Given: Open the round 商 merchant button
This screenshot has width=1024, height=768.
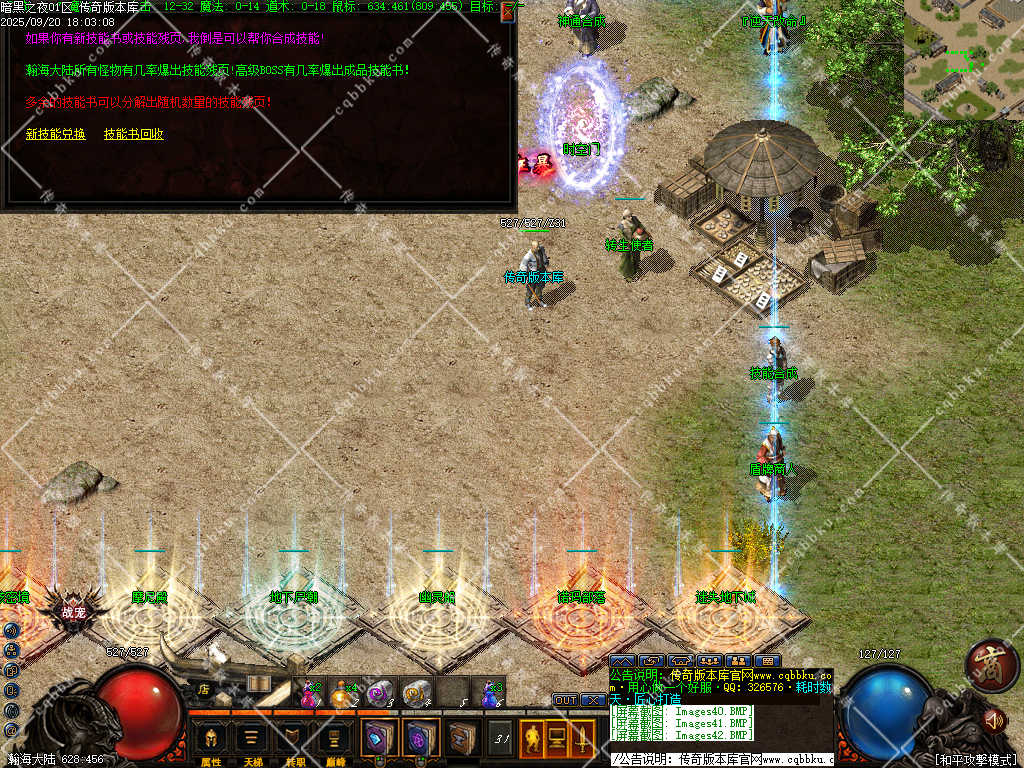Looking at the screenshot, I should pyautogui.click(x=992, y=663).
